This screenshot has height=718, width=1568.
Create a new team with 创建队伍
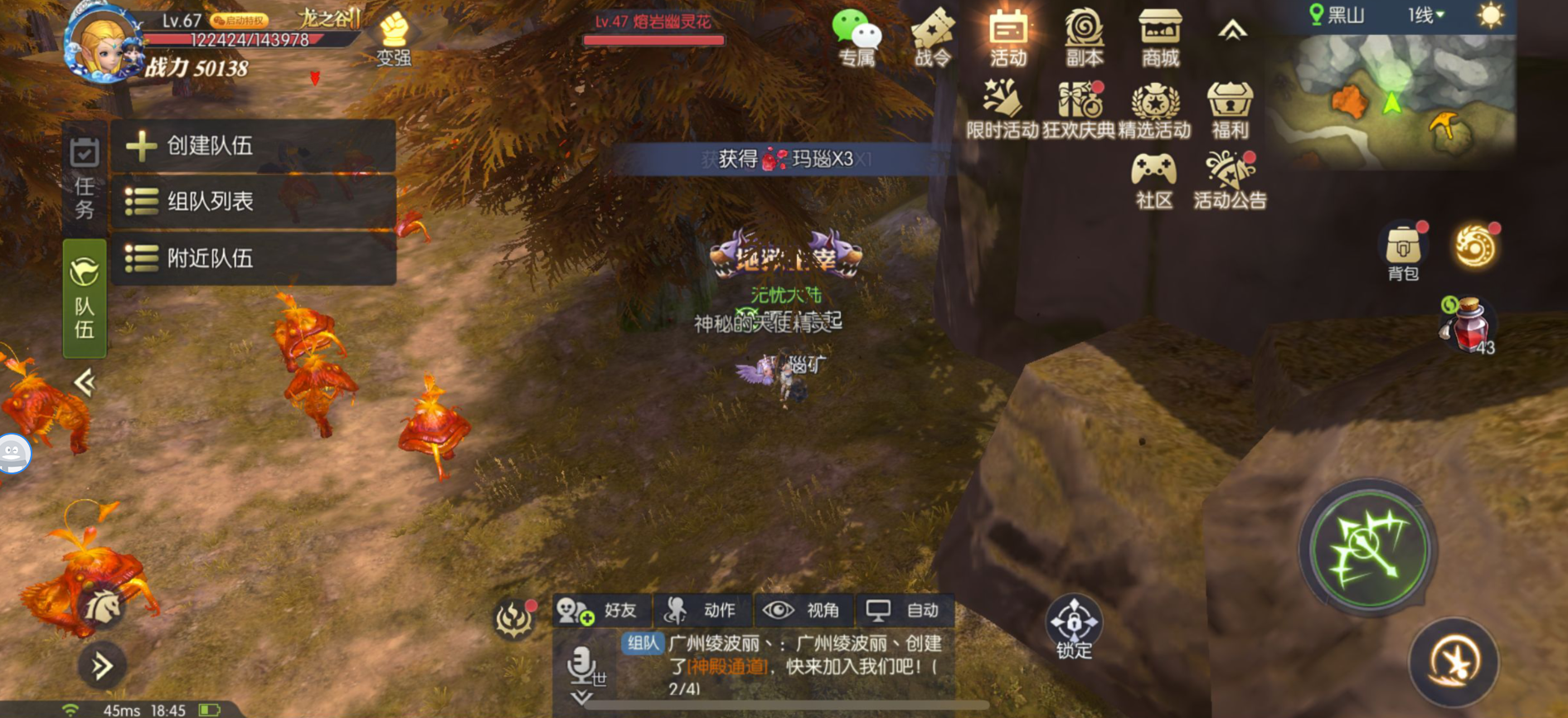coord(253,146)
